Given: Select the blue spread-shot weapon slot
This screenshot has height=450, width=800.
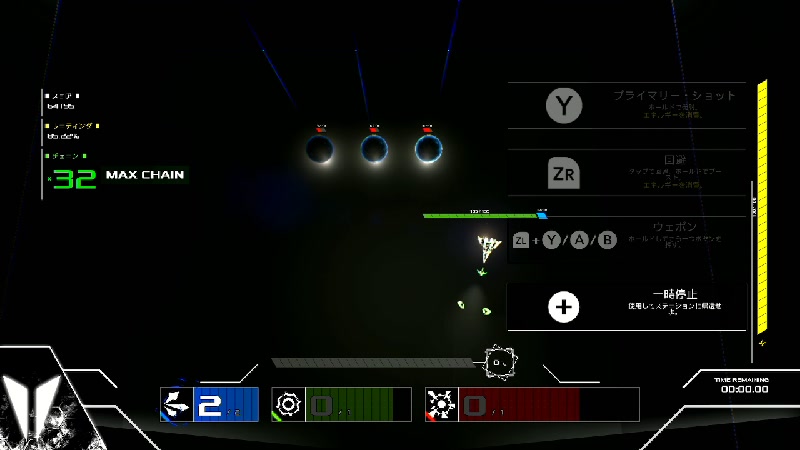Looking at the screenshot, I should point(210,404).
